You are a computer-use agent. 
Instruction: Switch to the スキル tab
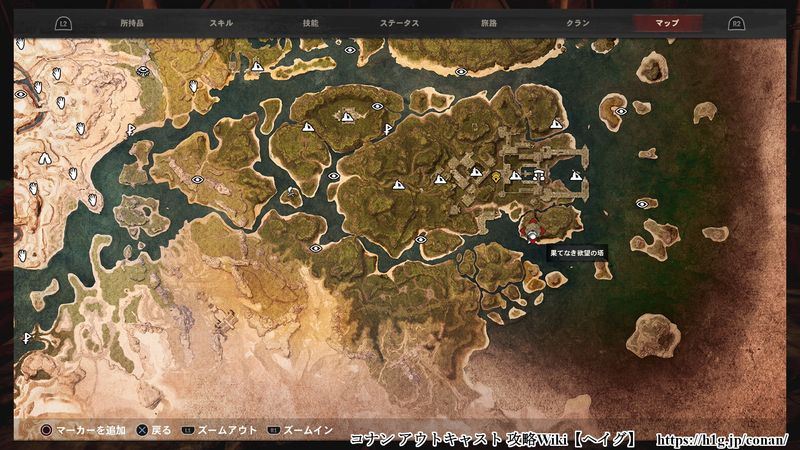[x=222, y=21]
